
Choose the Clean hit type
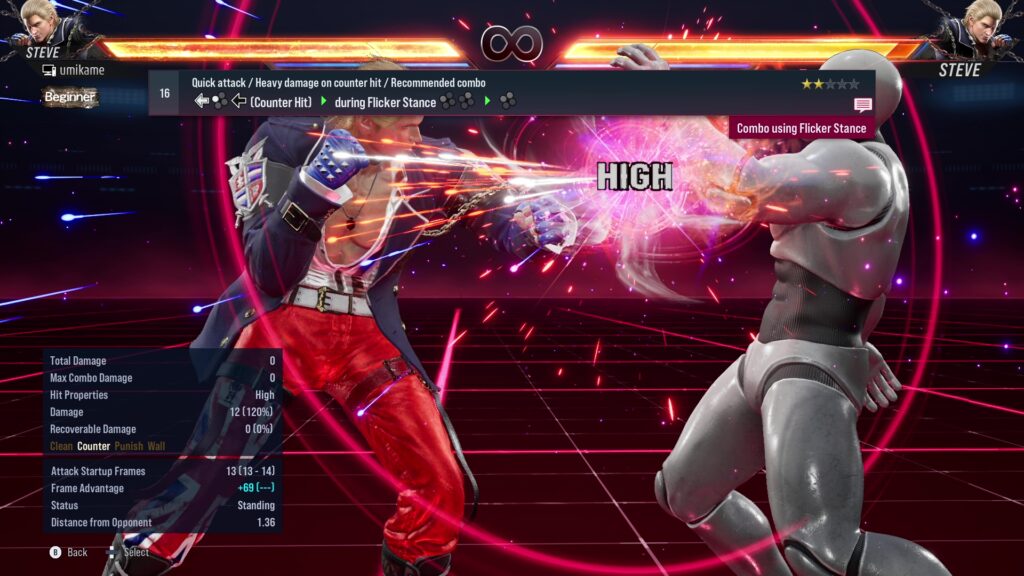[x=61, y=446]
